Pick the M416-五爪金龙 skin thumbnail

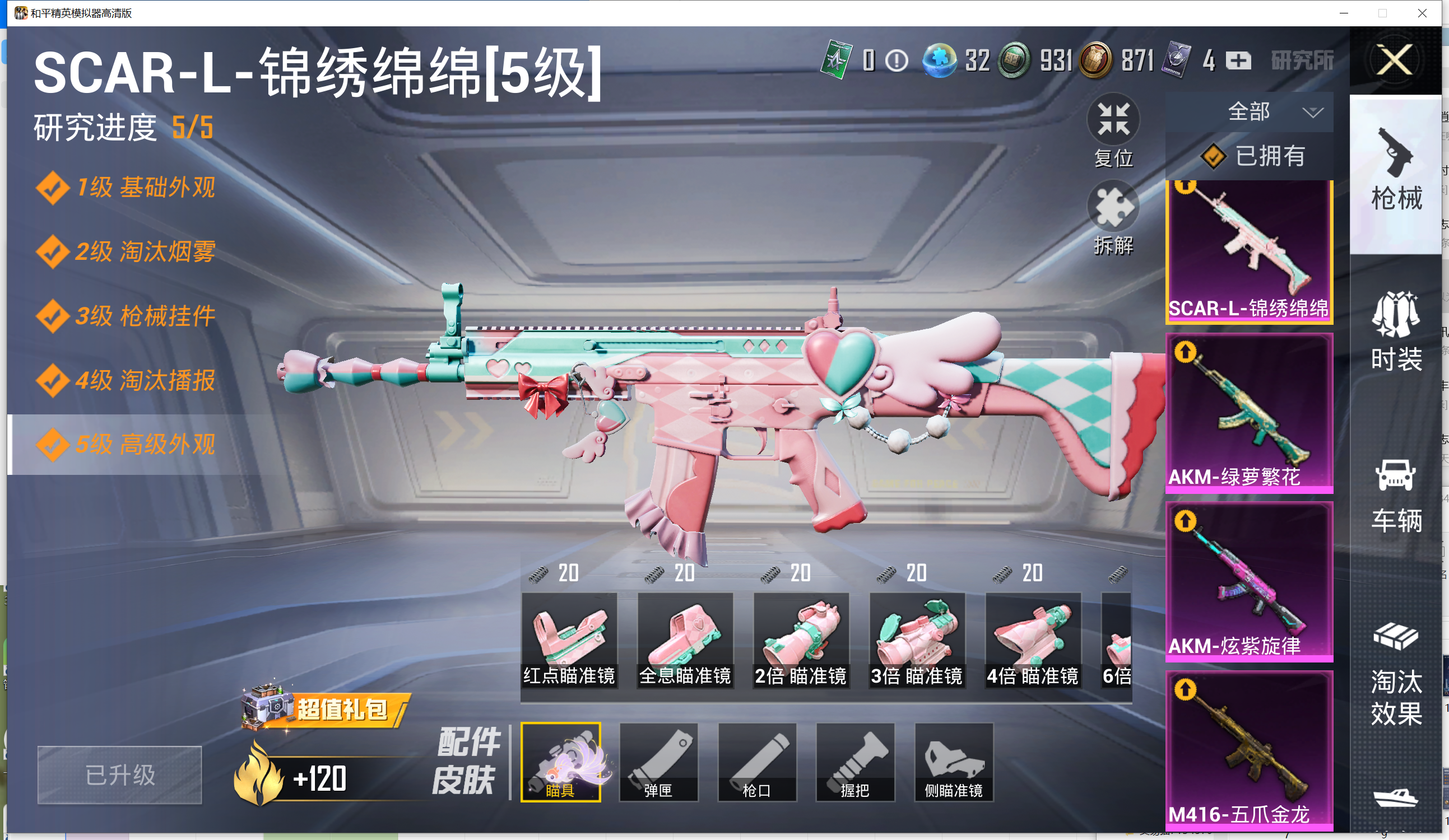(x=1249, y=750)
